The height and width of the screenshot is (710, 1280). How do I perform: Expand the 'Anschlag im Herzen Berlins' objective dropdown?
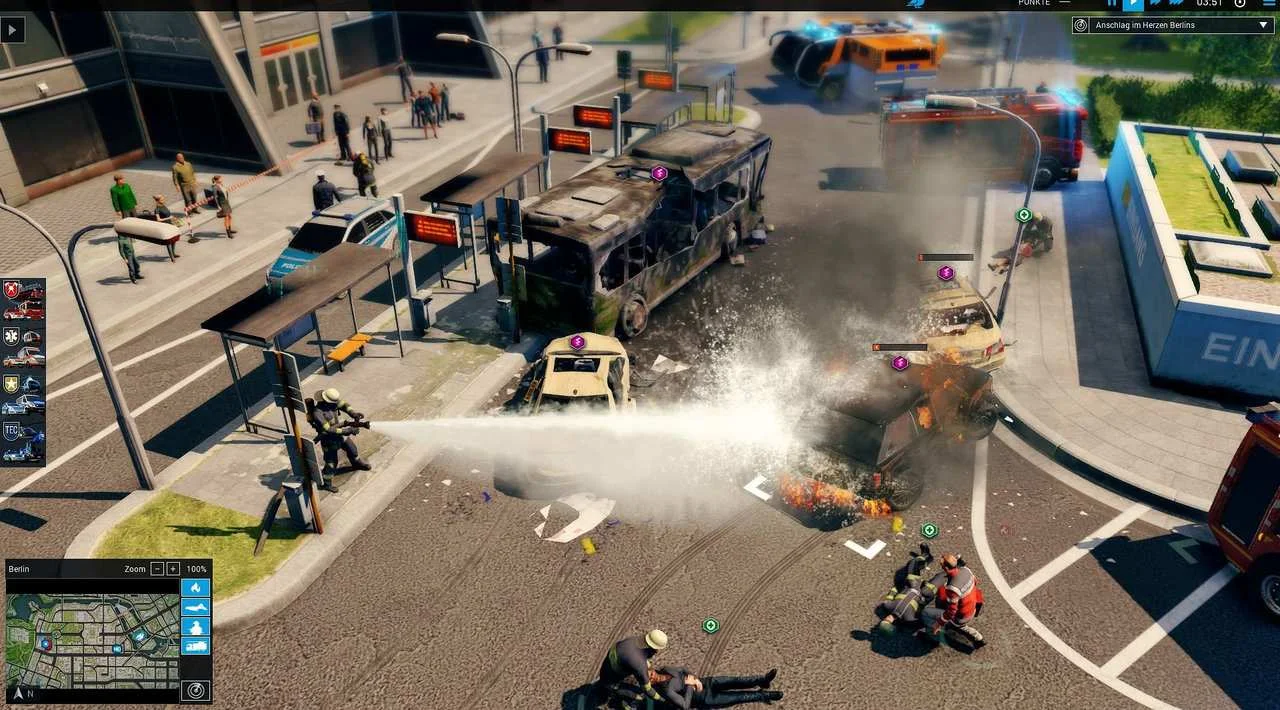click(1264, 25)
